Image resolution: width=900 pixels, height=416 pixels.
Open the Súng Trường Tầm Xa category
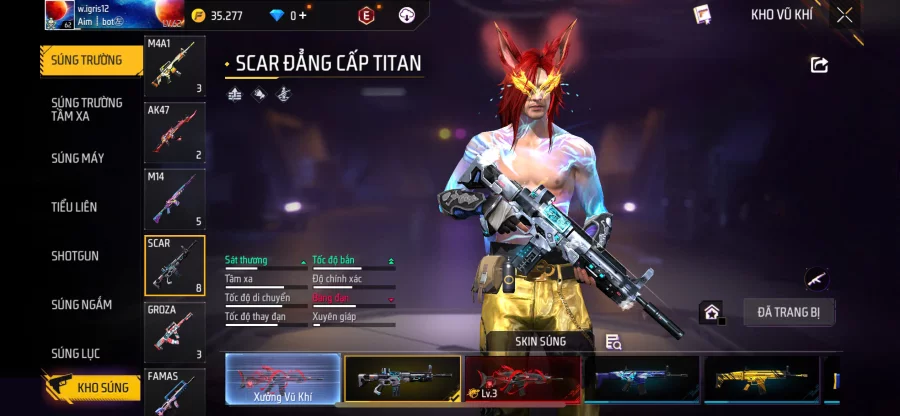[87, 109]
